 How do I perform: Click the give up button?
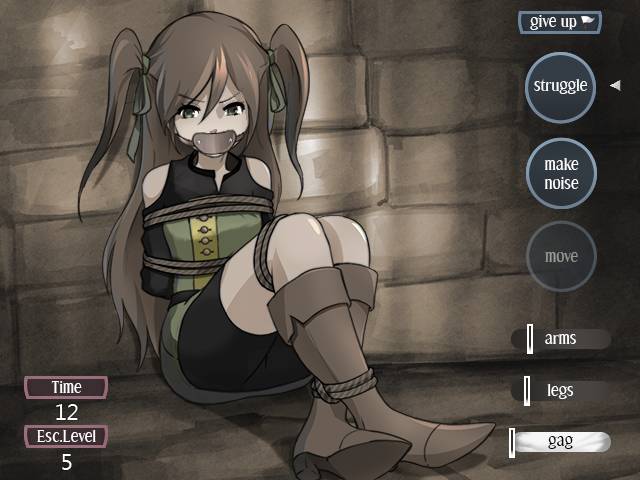coord(560,22)
